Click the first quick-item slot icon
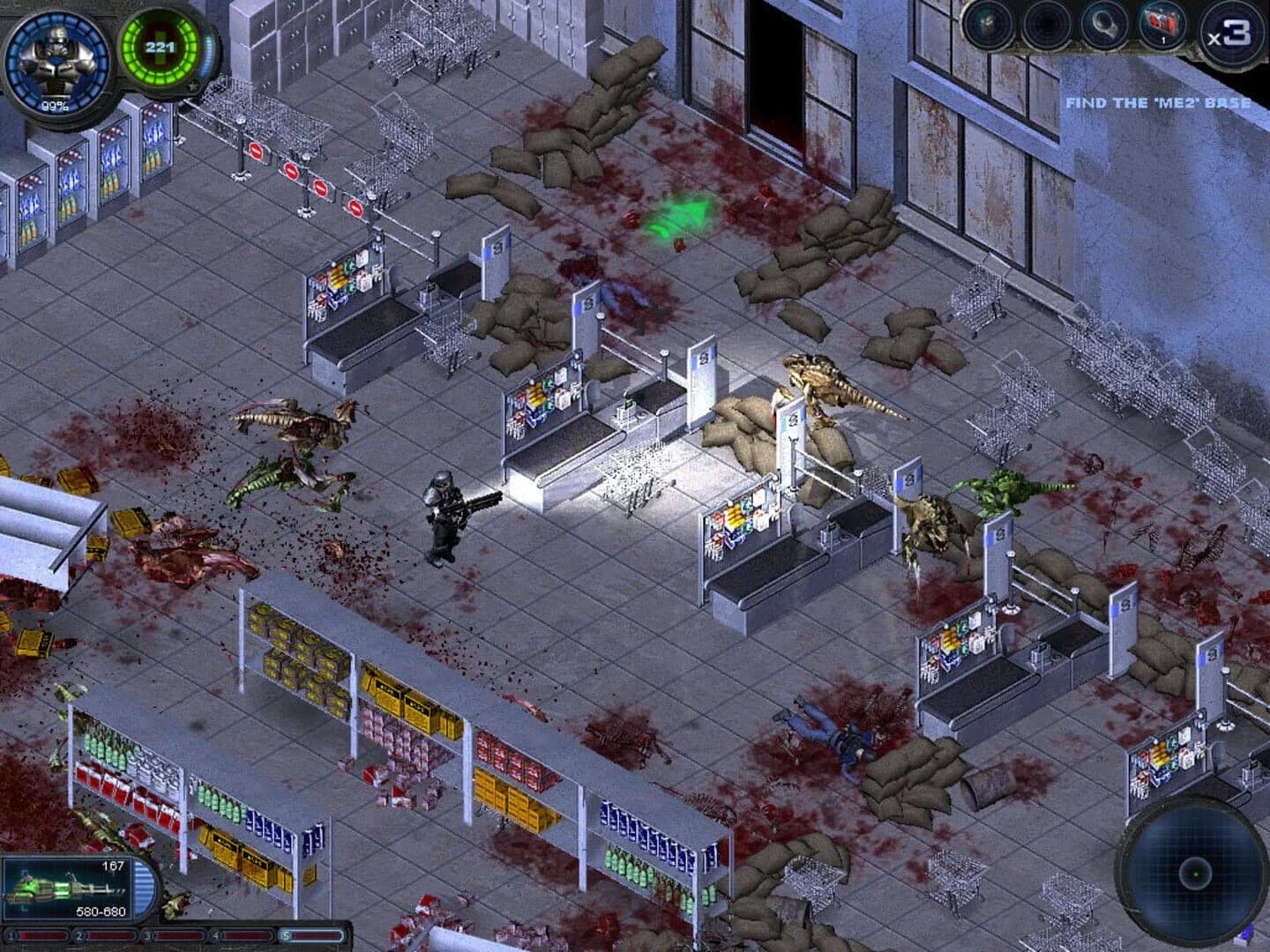Image resolution: width=1270 pixels, height=952 pixels. (988, 25)
